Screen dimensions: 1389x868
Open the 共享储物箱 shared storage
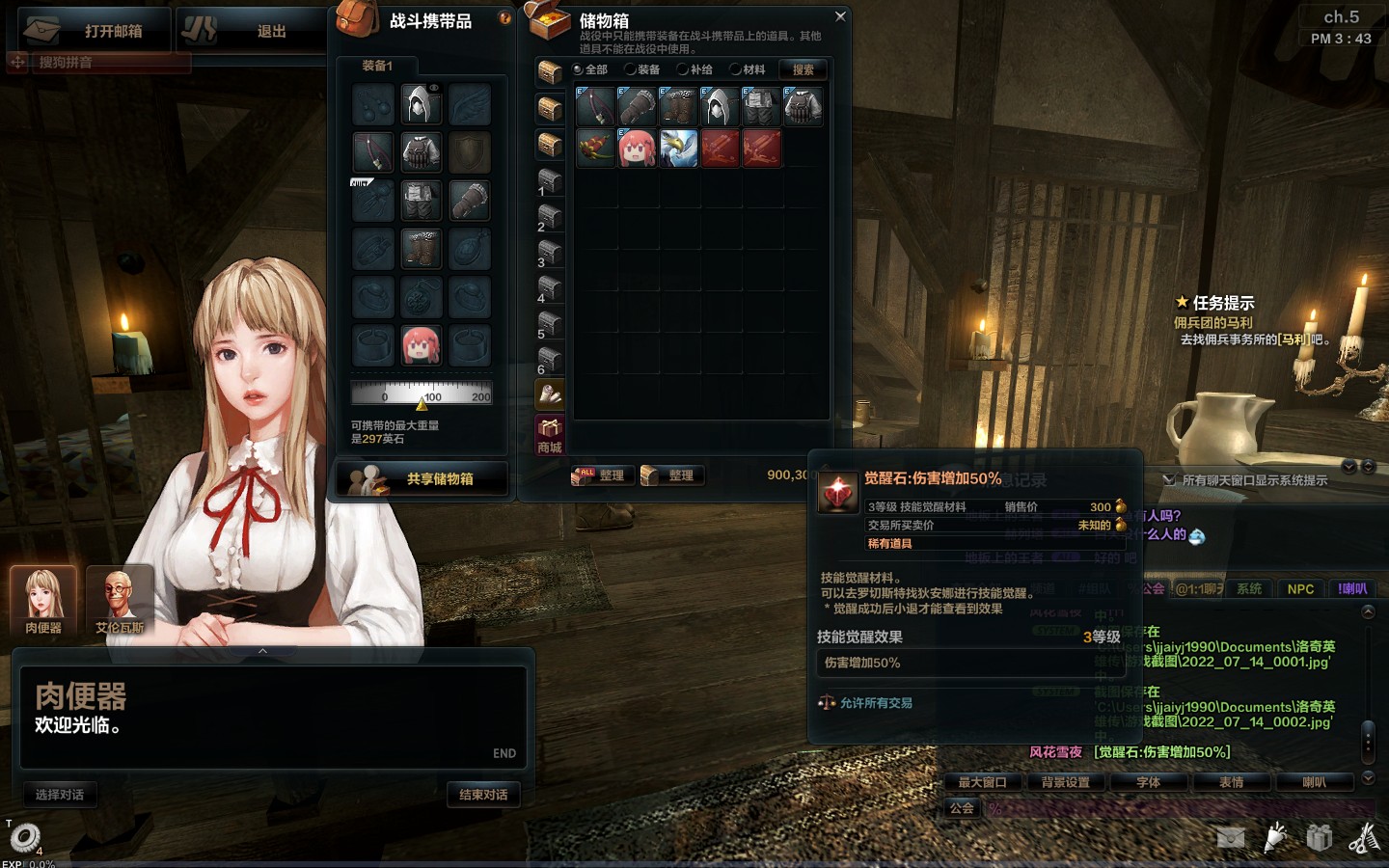click(422, 478)
